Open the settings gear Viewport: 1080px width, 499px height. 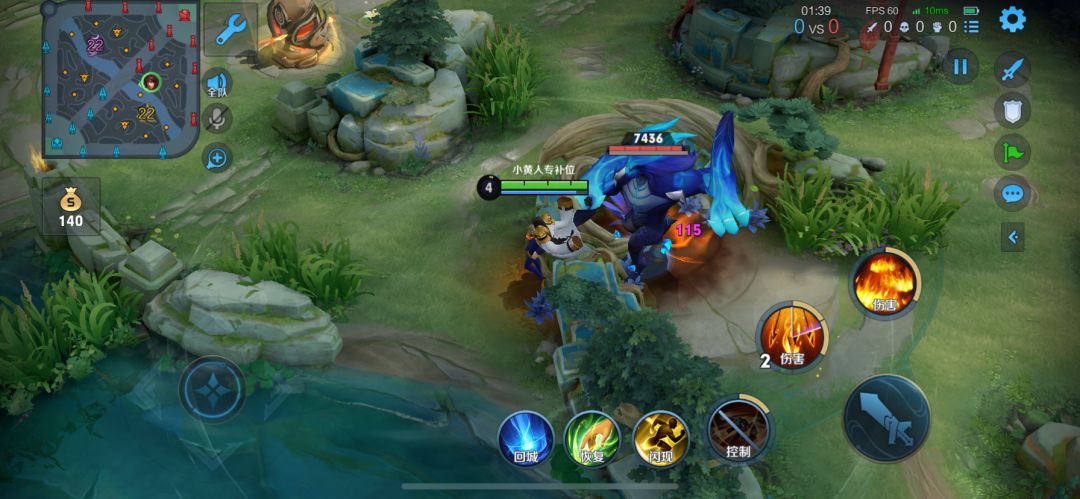(1012, 19)
